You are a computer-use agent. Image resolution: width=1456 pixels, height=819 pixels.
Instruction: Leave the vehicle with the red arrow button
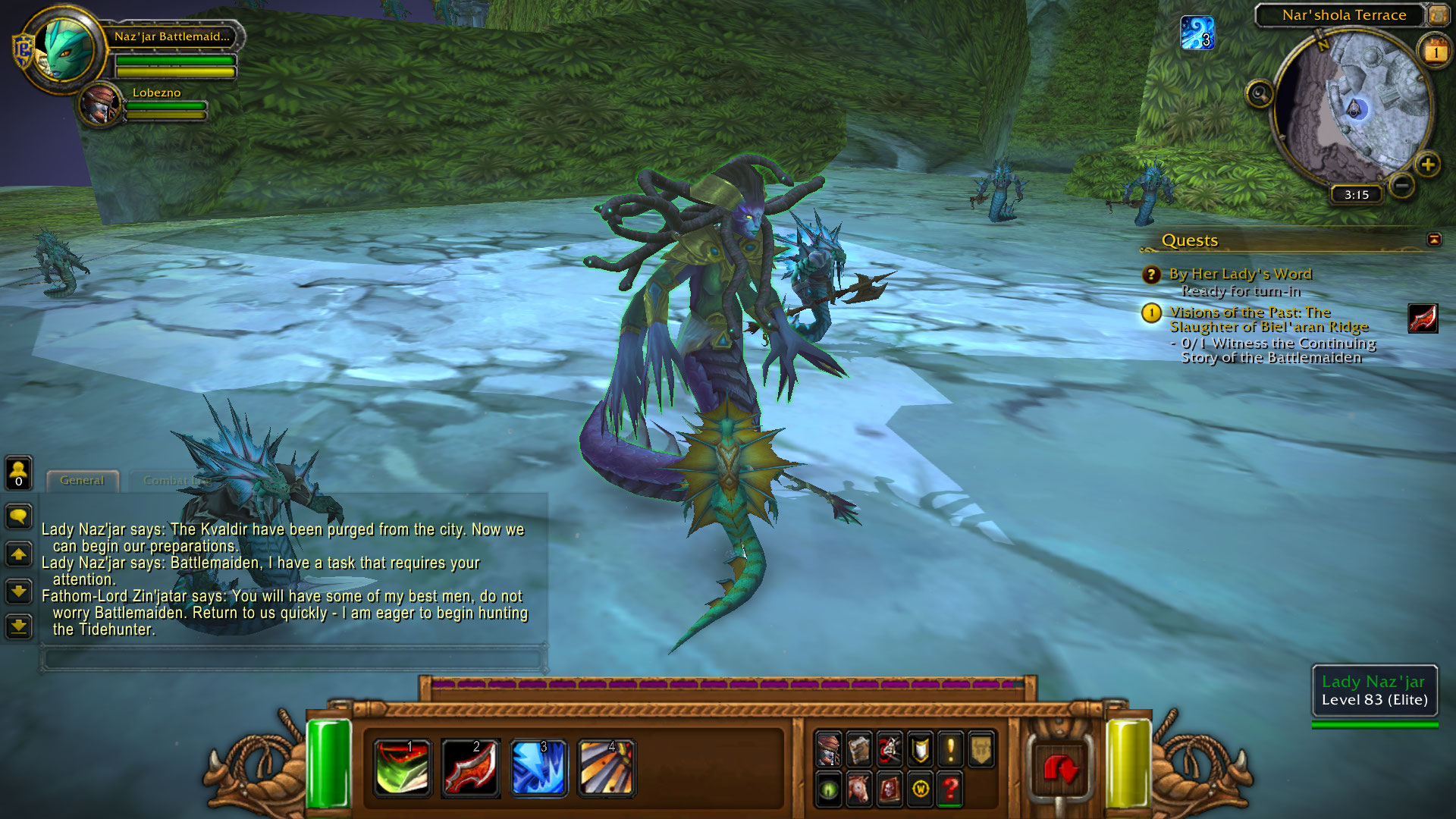[x=1060, y=769]
